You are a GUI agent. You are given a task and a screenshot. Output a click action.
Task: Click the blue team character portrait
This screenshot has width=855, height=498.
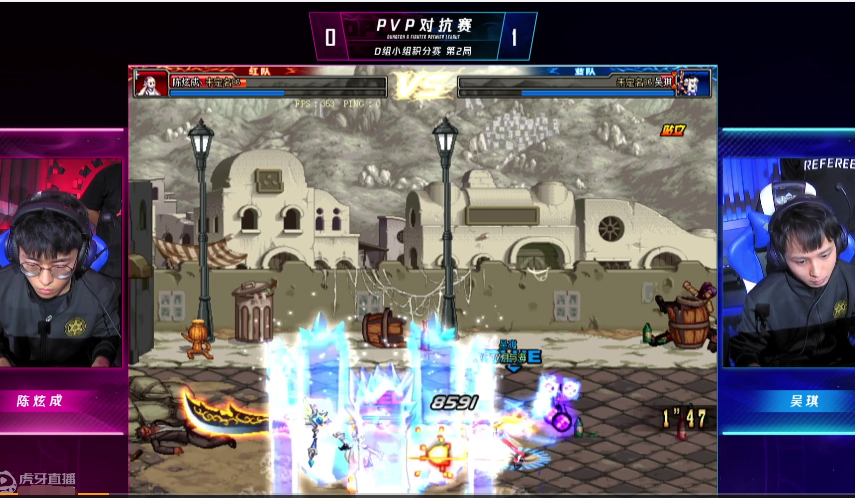pyautogui.click(x=695, y=83)
